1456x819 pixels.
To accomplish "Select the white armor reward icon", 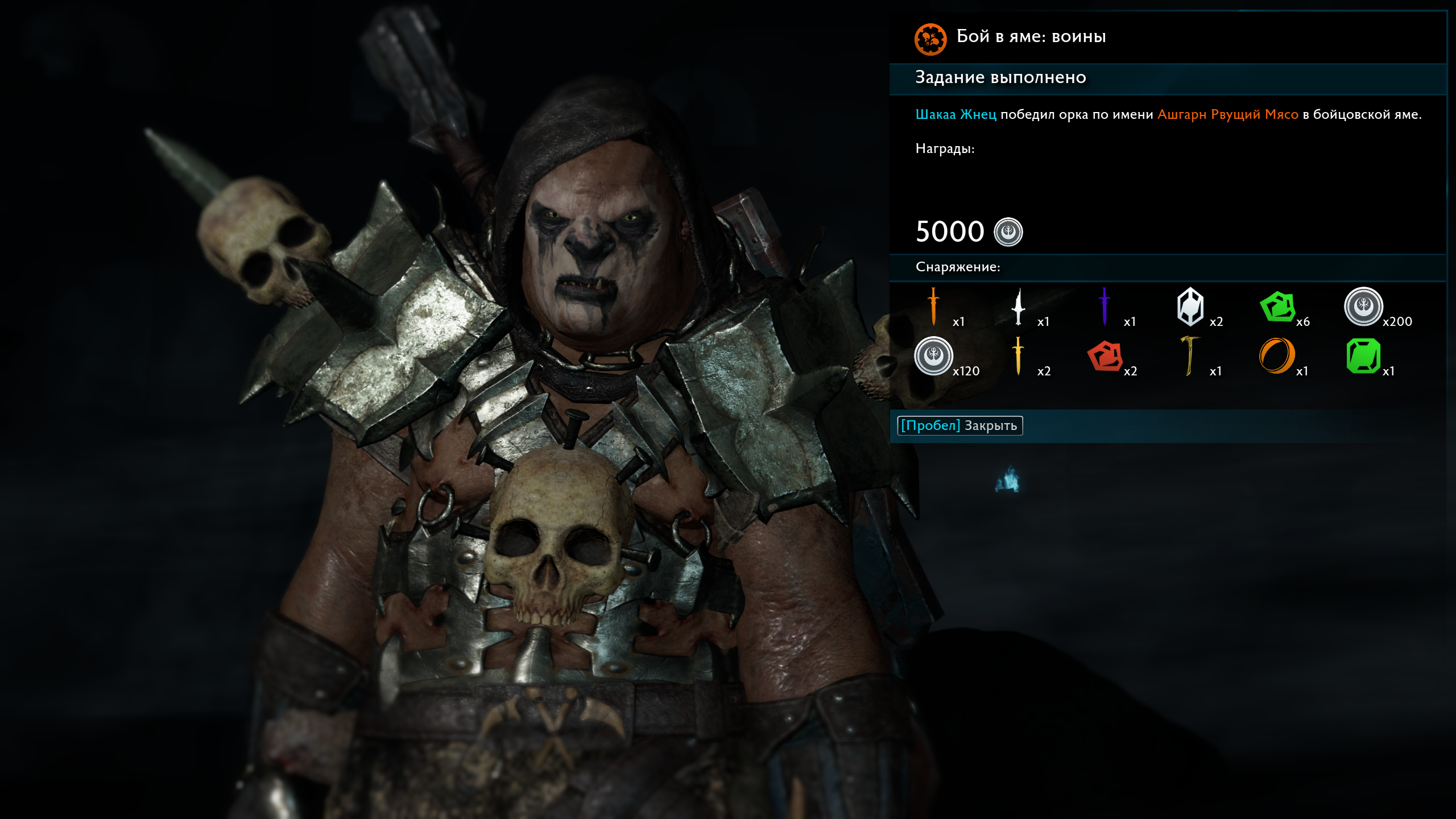I will tap(1190, 307).
